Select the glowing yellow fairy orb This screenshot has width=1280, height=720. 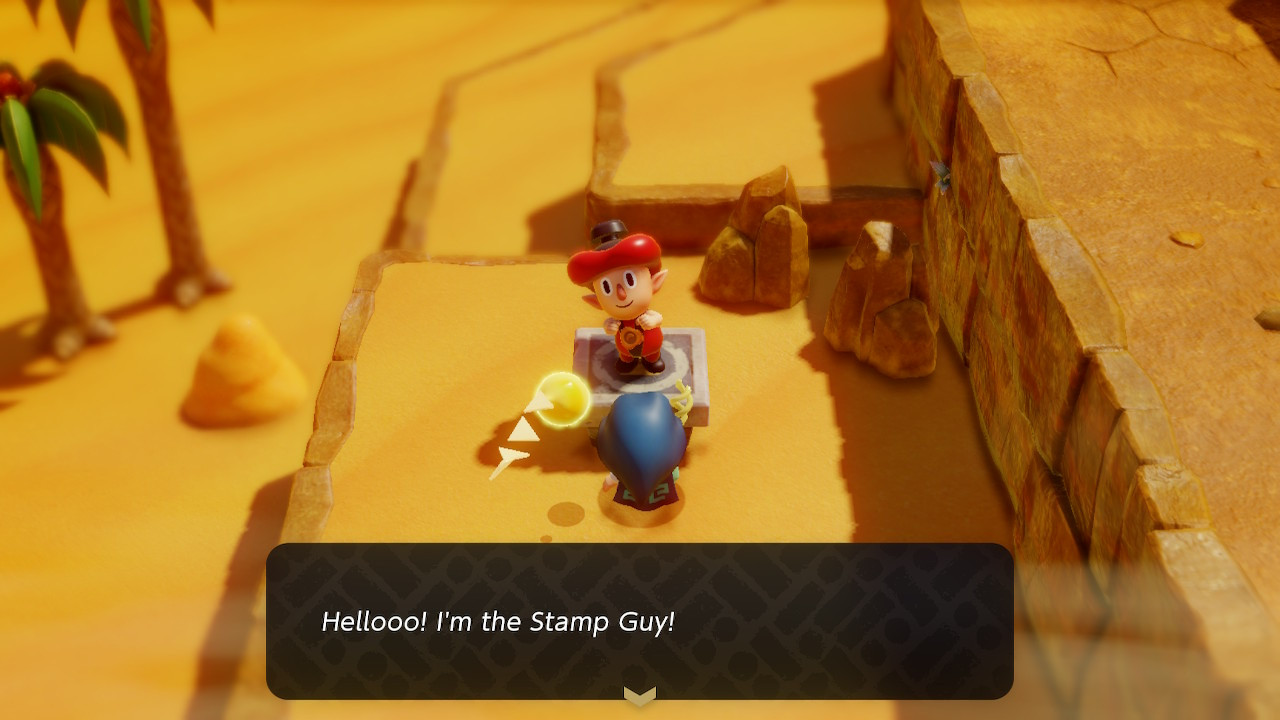565,396
